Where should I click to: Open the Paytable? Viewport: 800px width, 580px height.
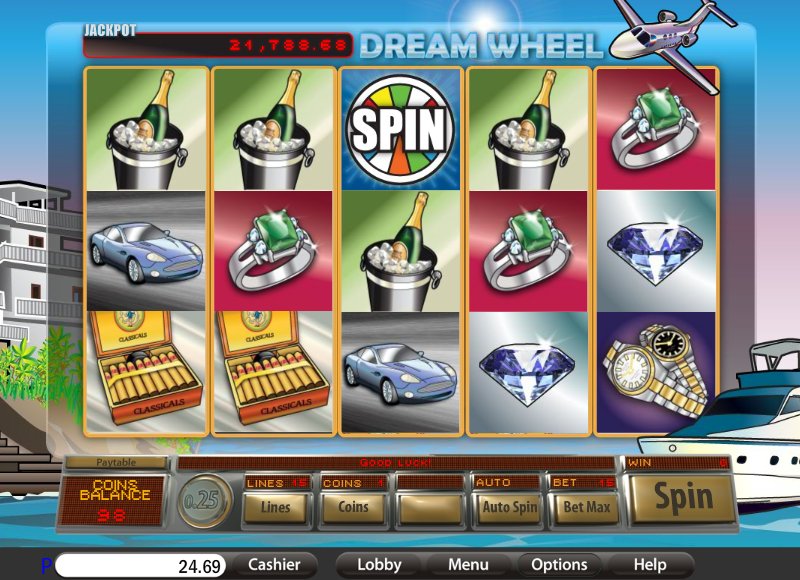click(117, 463)
